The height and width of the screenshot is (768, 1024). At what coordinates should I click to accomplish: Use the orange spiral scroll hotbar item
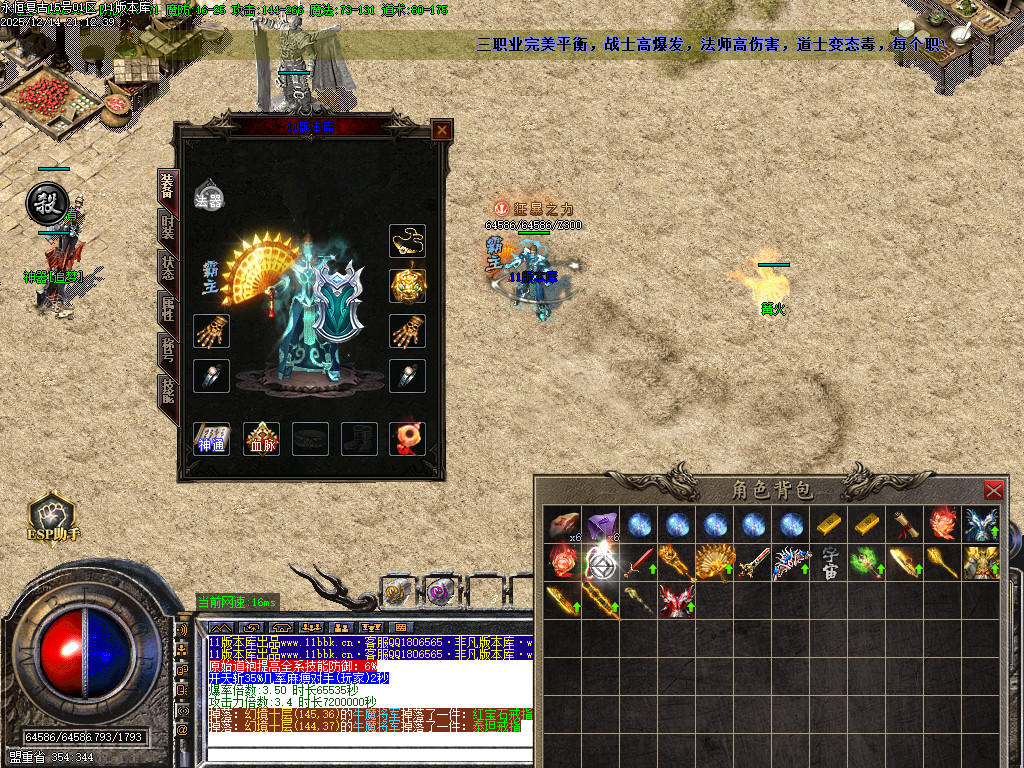pos(396,592)
